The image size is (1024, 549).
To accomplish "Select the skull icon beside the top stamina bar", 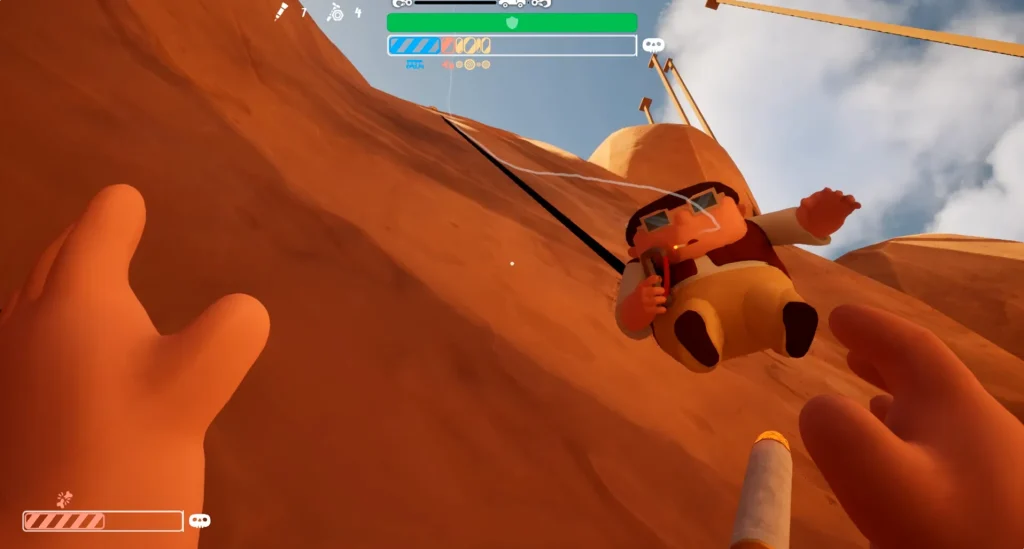I will point(653,45).
